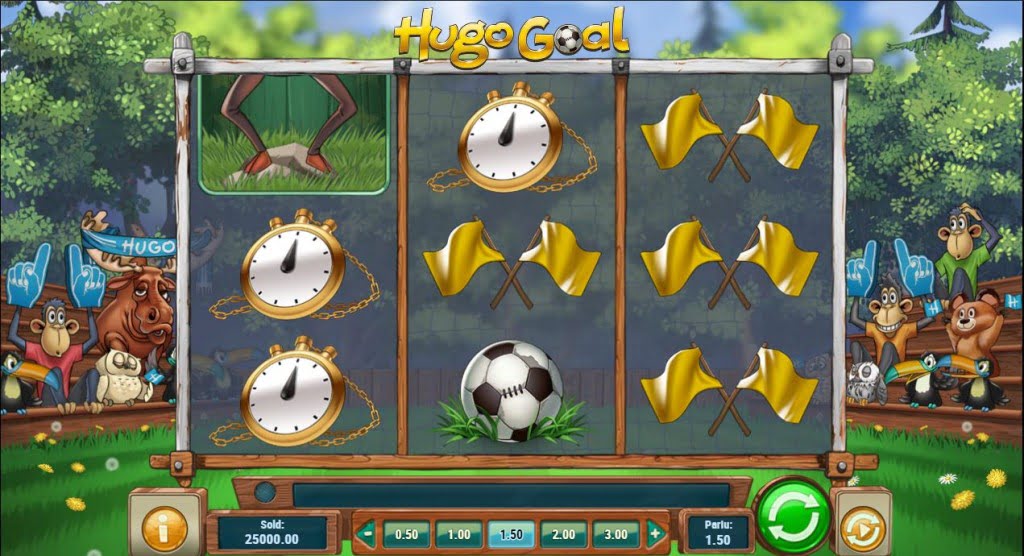Screen dimensions: 1024x556
Task: Set the bet to 3.00
Action: tap(615, 534)
